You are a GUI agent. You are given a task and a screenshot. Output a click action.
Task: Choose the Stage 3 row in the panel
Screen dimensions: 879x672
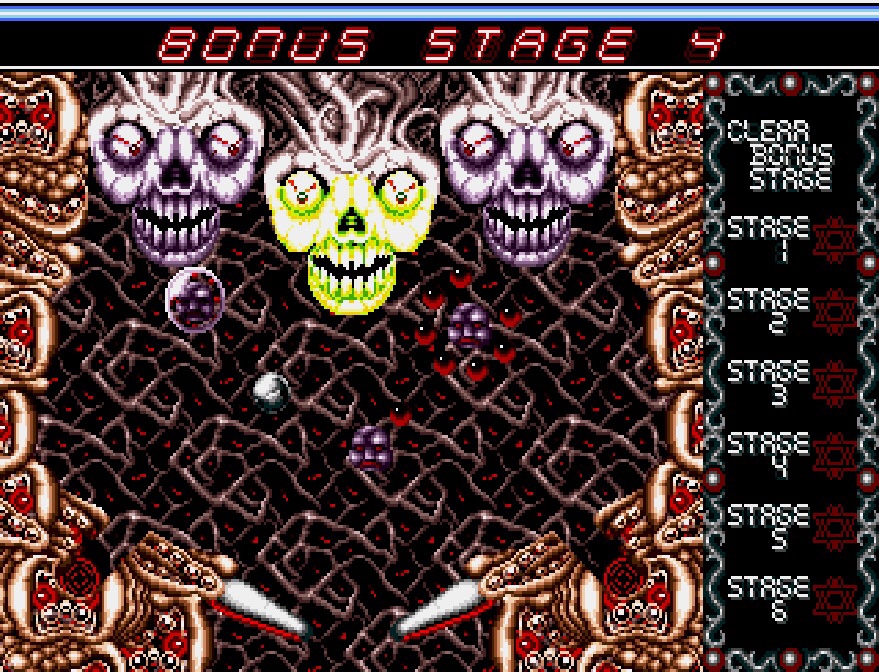coord(767,382)
